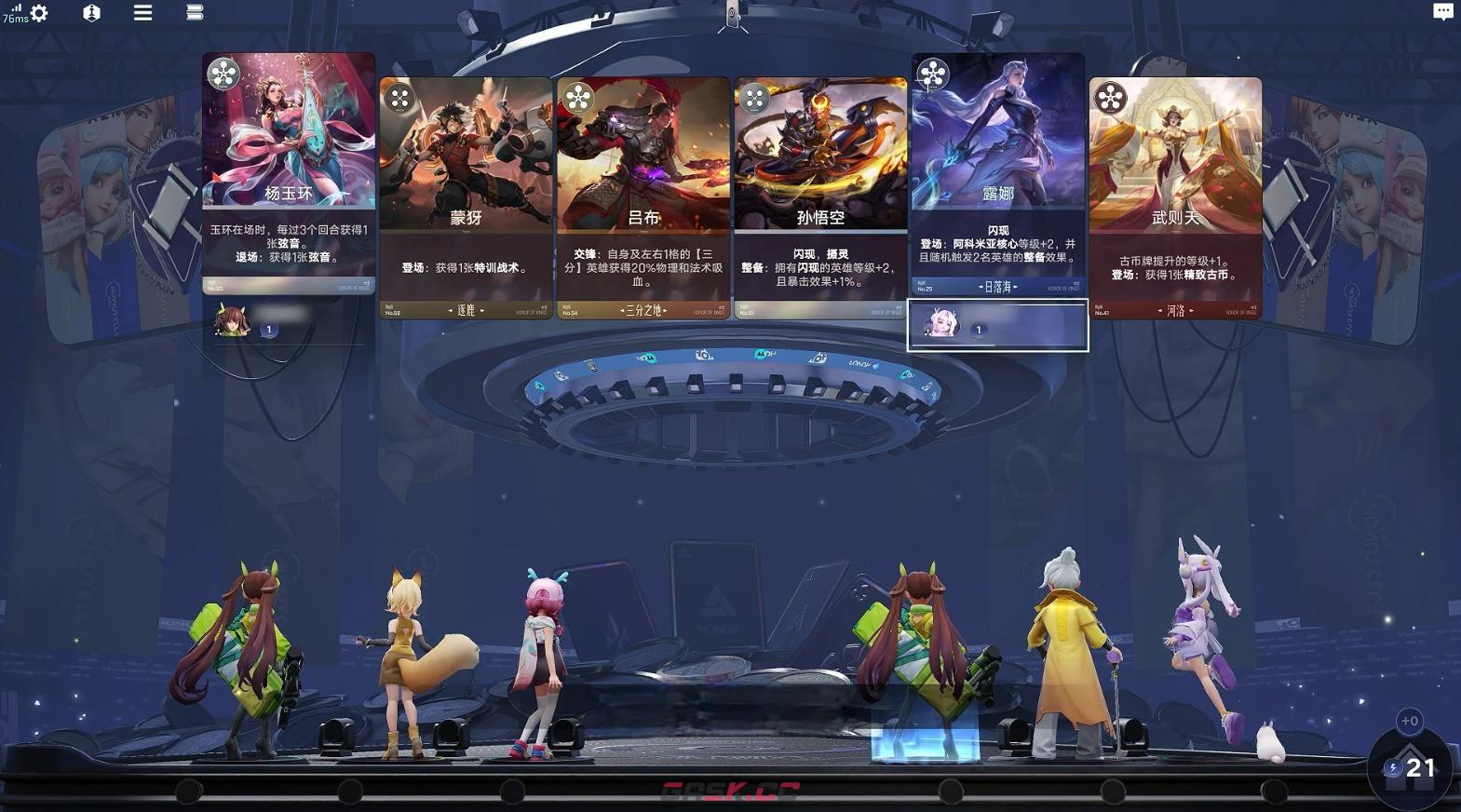Click the house button showing 21 energy

point(1410,767)
